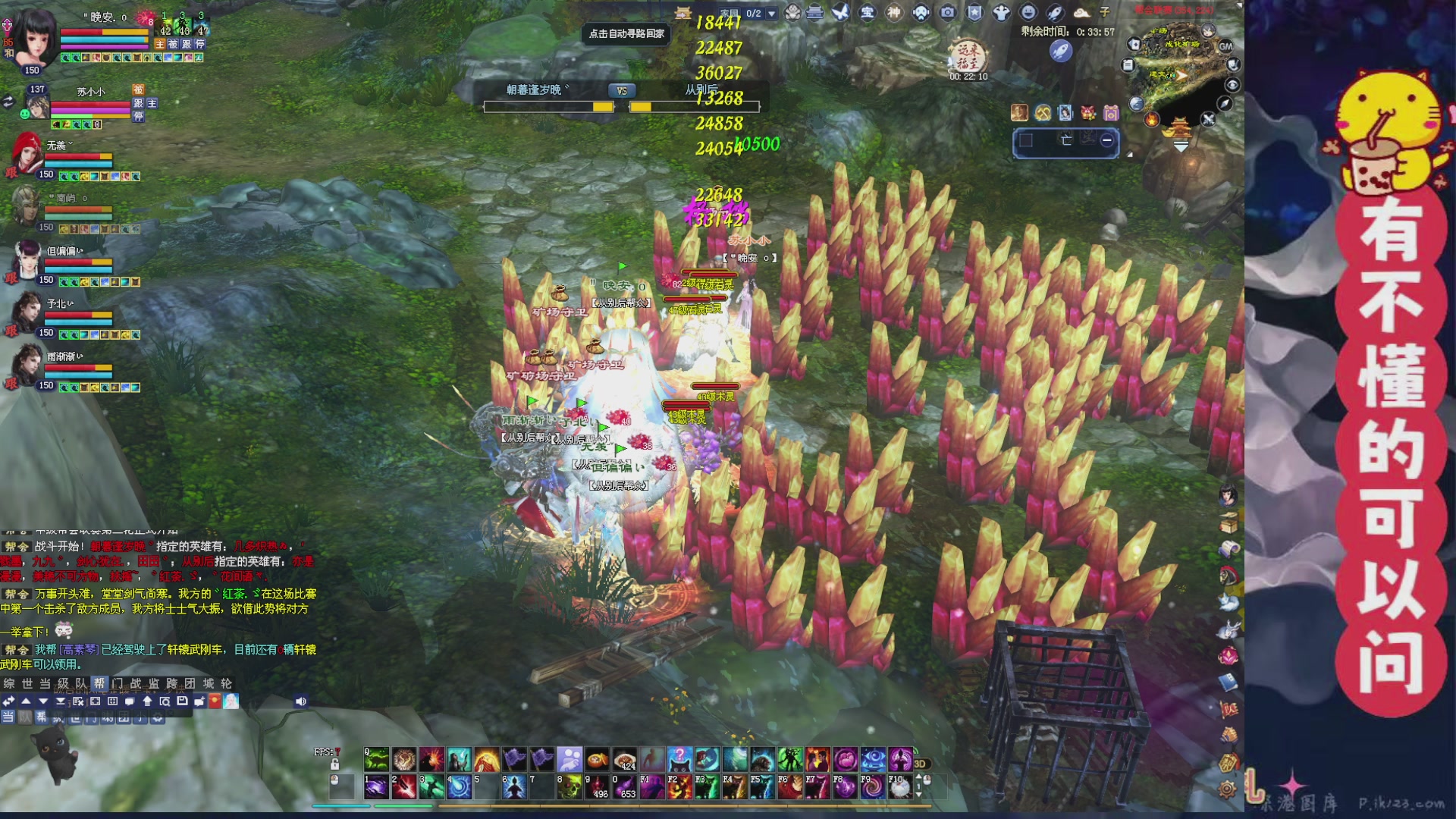Open the camera screenshot icon
The image size is (1456, 819).
948,12
